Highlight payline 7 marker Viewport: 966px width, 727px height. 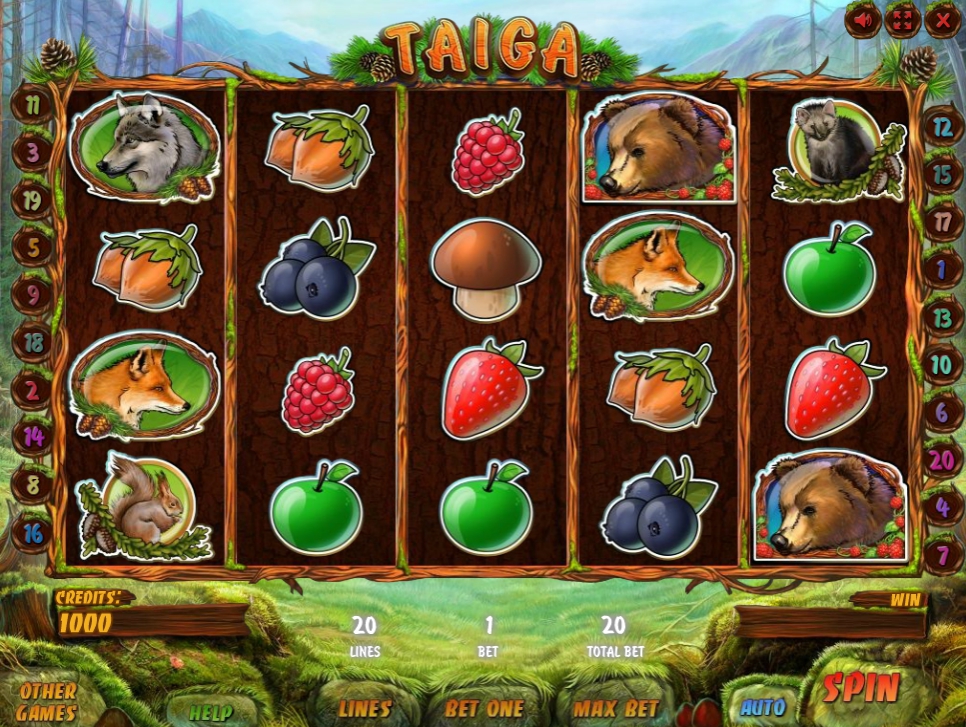click(941, 553)
